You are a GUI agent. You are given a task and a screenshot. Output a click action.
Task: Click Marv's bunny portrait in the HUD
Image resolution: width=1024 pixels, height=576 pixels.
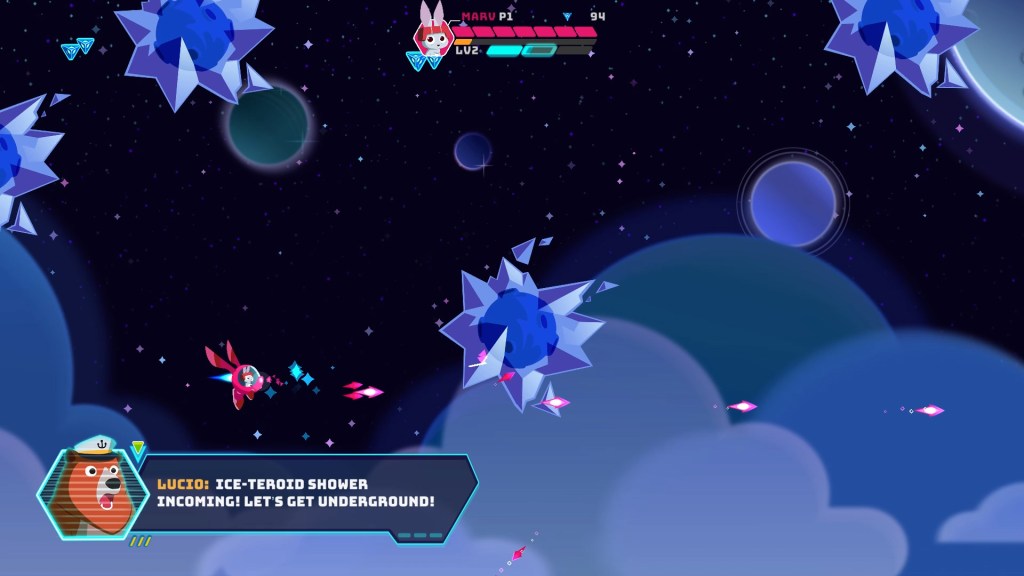point(434,35)
